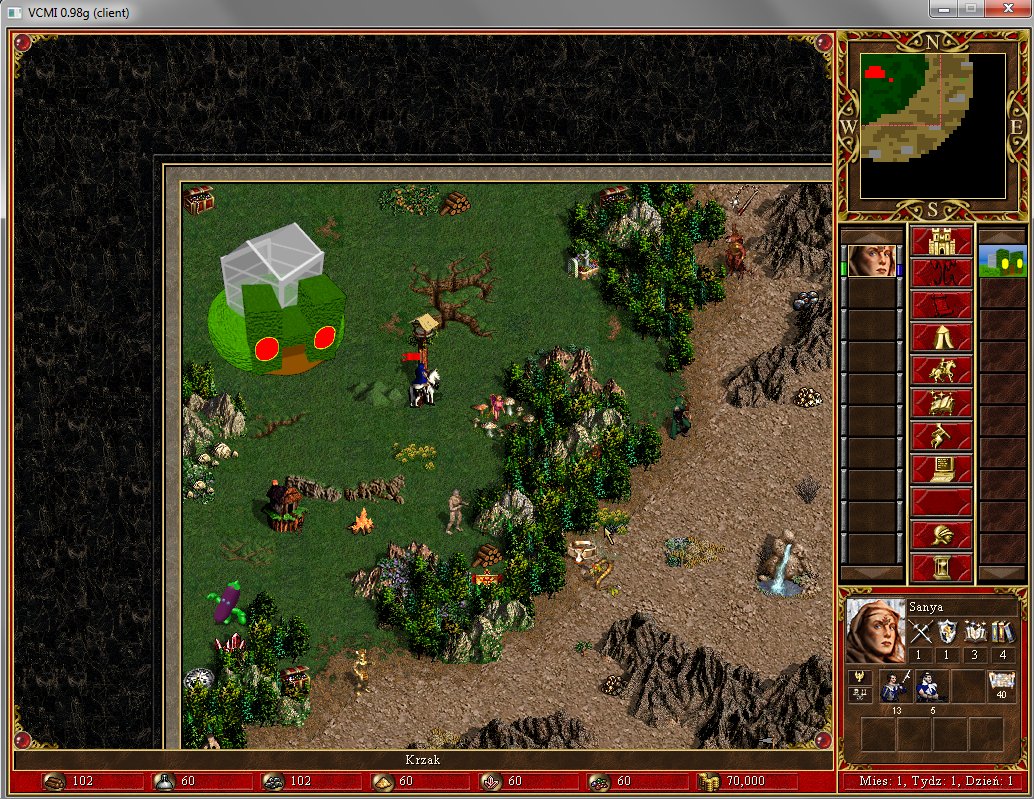Select Sanya's portrait in the hero list
Viewport: 1034px width, 799px height.
pyautogui.click(x=872, y=261)
